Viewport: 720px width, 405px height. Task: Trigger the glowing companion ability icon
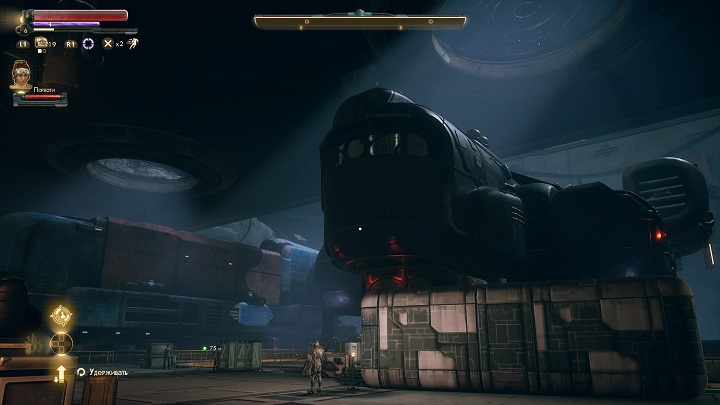(60, 315)
